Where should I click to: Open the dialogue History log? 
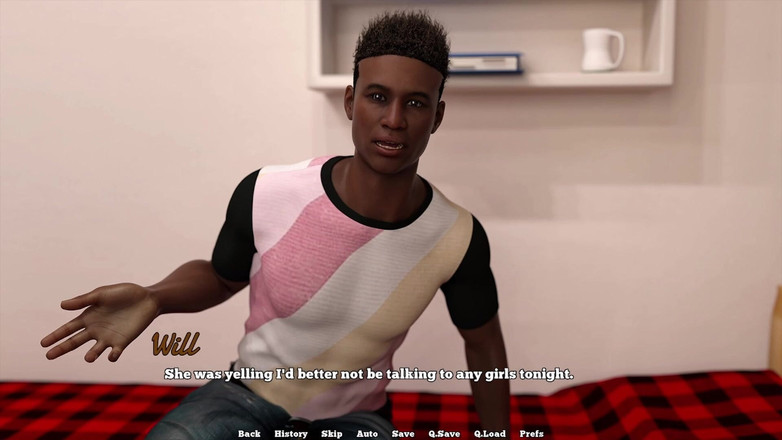pos(291,433)
